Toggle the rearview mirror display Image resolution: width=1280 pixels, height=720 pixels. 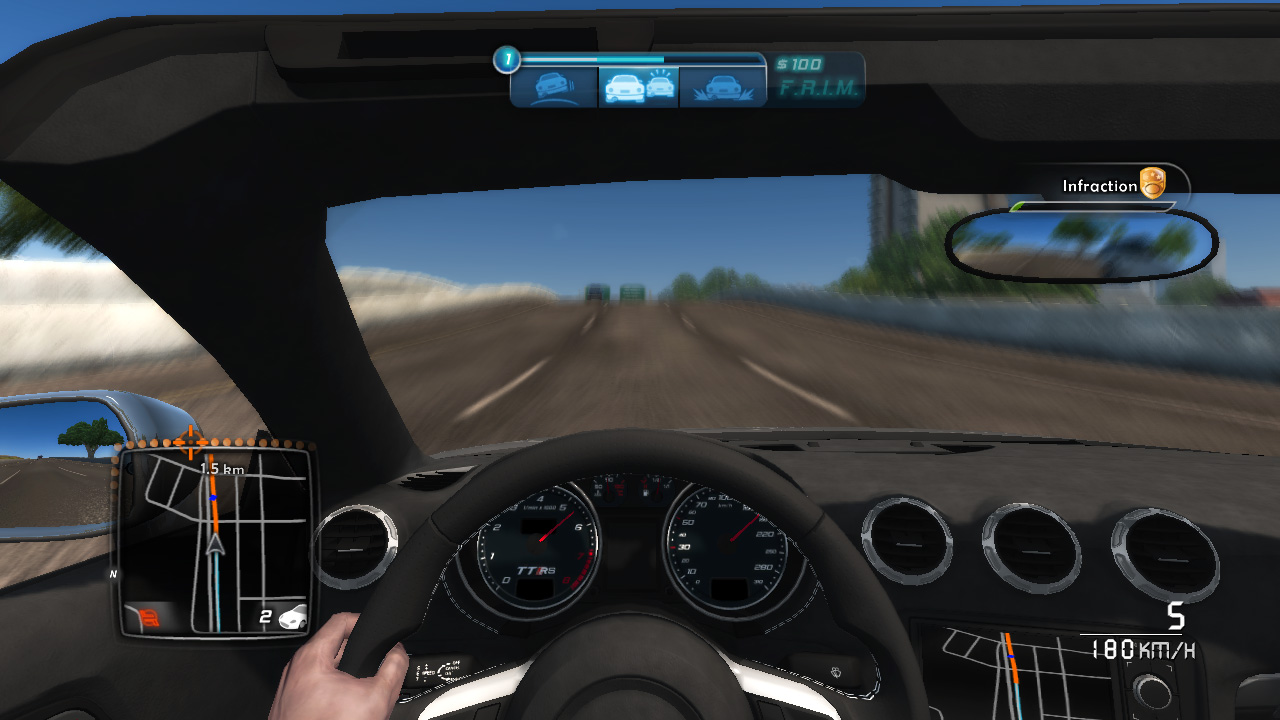coord(1078,243)
